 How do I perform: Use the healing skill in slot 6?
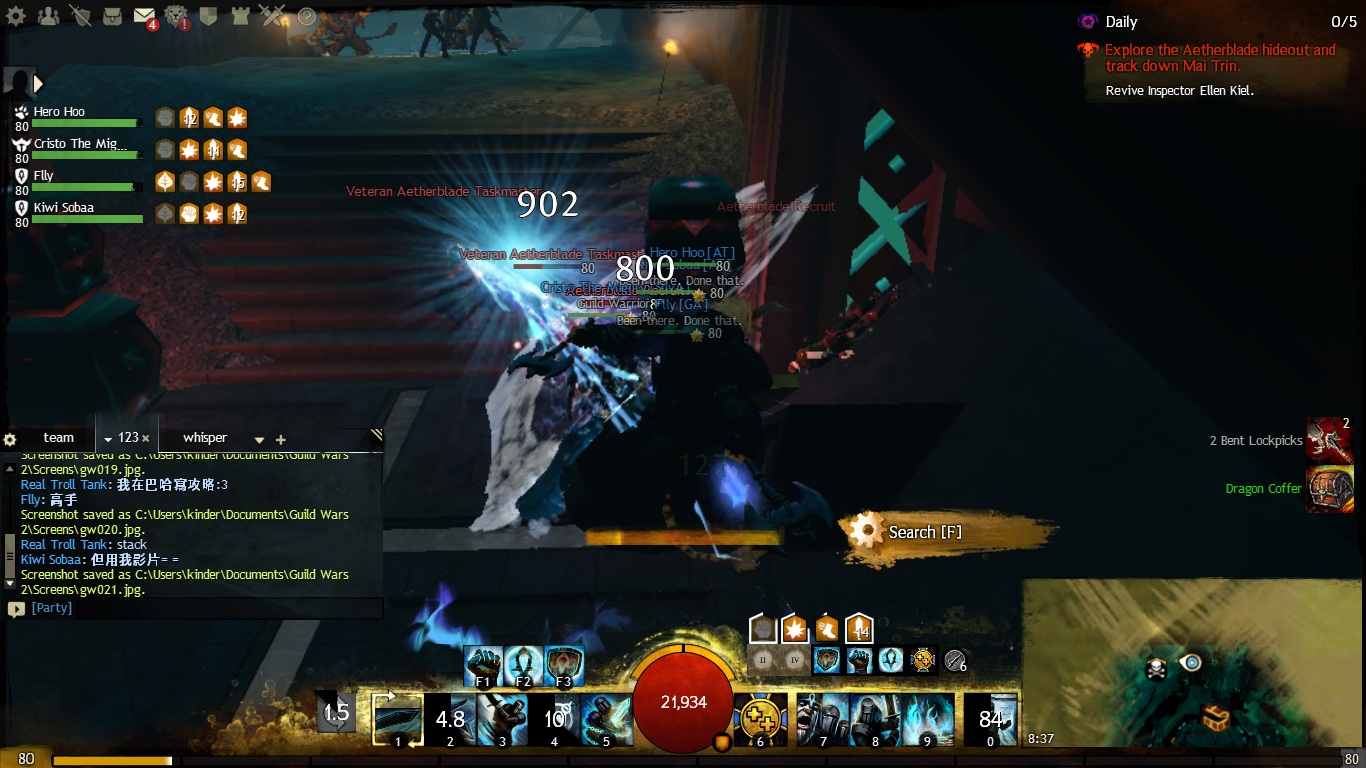tap(760, 720)
